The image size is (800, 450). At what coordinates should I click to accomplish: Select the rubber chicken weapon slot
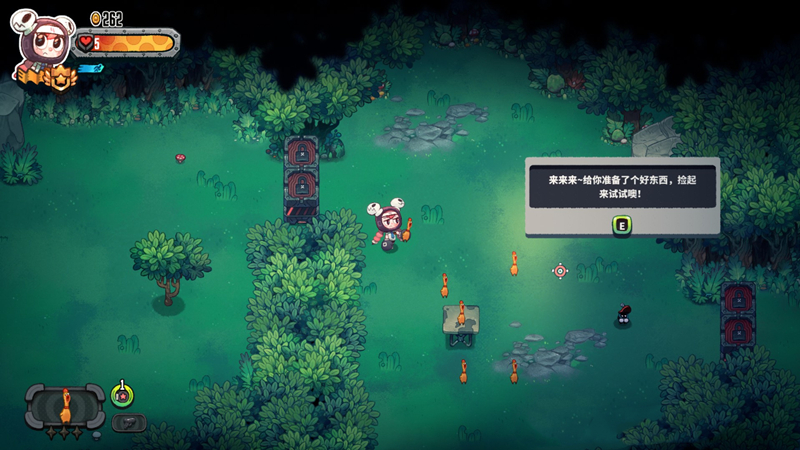(x=65, y=406)
